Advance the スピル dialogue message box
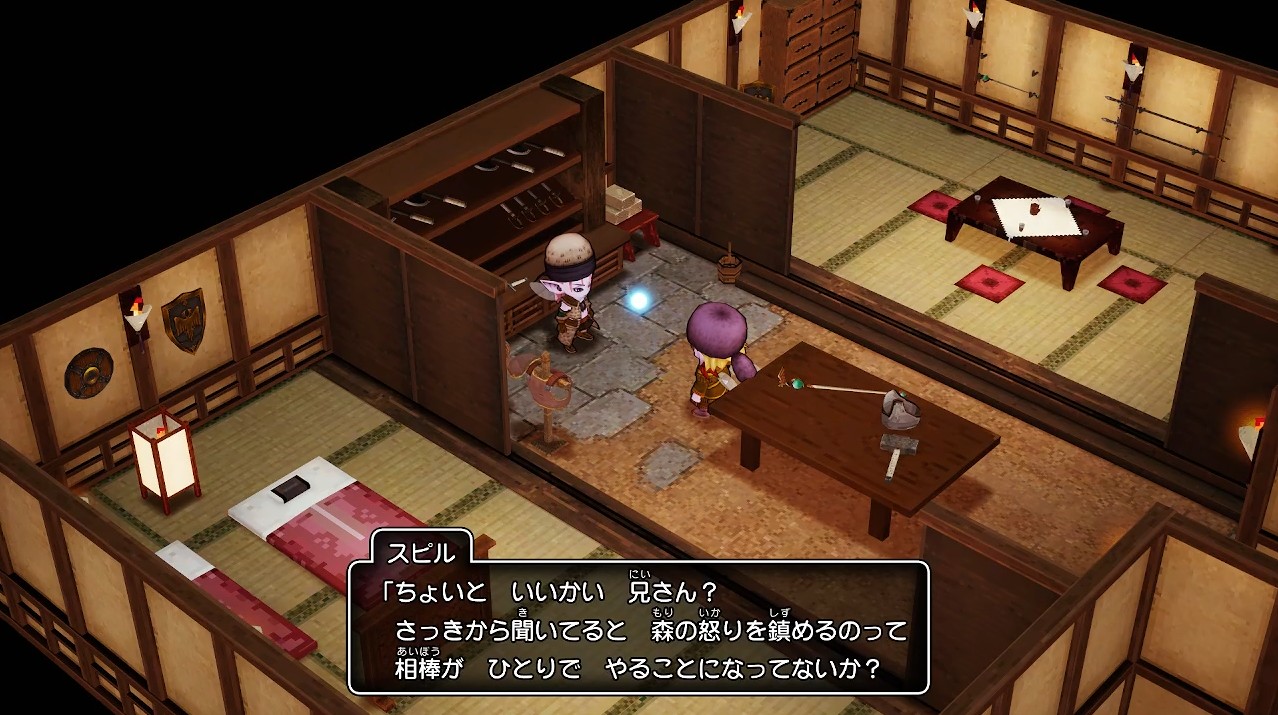This screenshot has height=715, width=1278. 638,628
